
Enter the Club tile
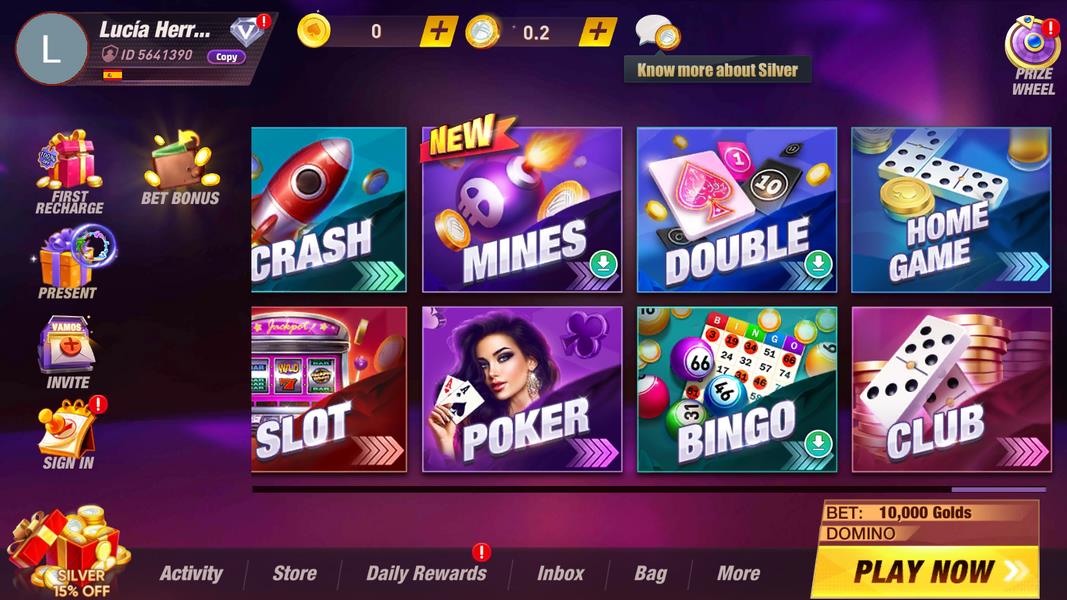tap(950, 389)
